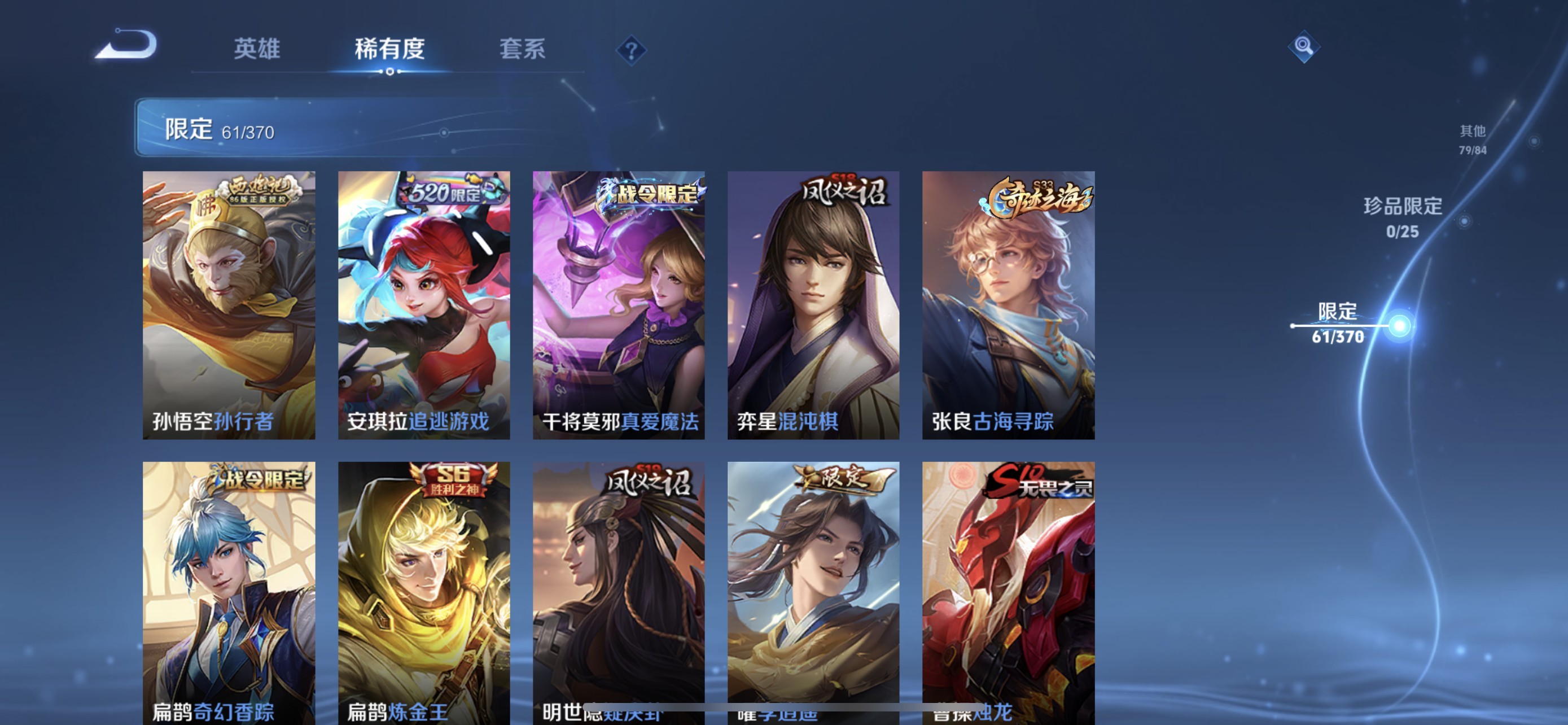The image size is (1568, 725).
Task: Select the 稀有度 tab
Action: (x=389, y=50)
